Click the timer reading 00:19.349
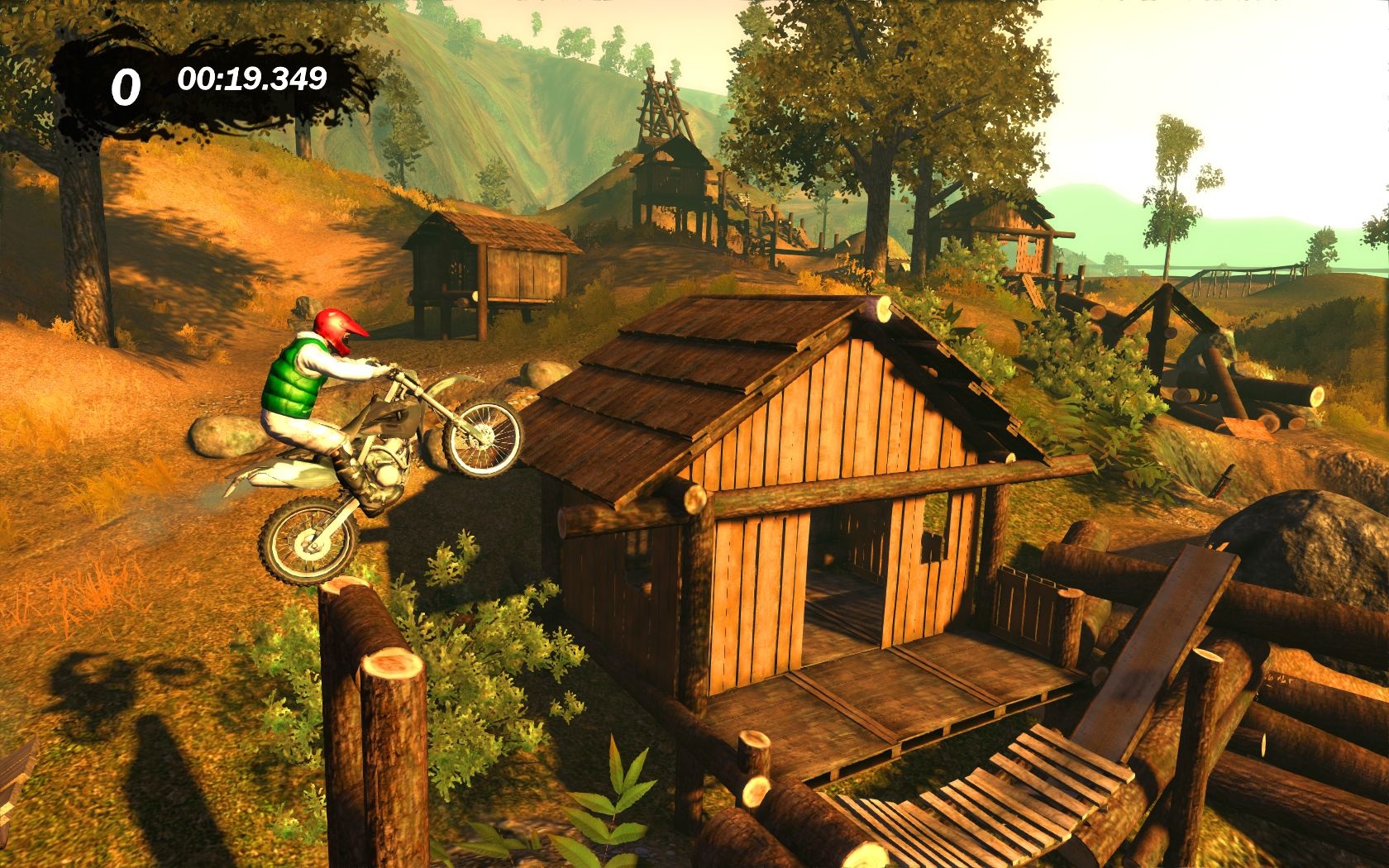This screenshot has height=868, width=1389. (252, 81)
